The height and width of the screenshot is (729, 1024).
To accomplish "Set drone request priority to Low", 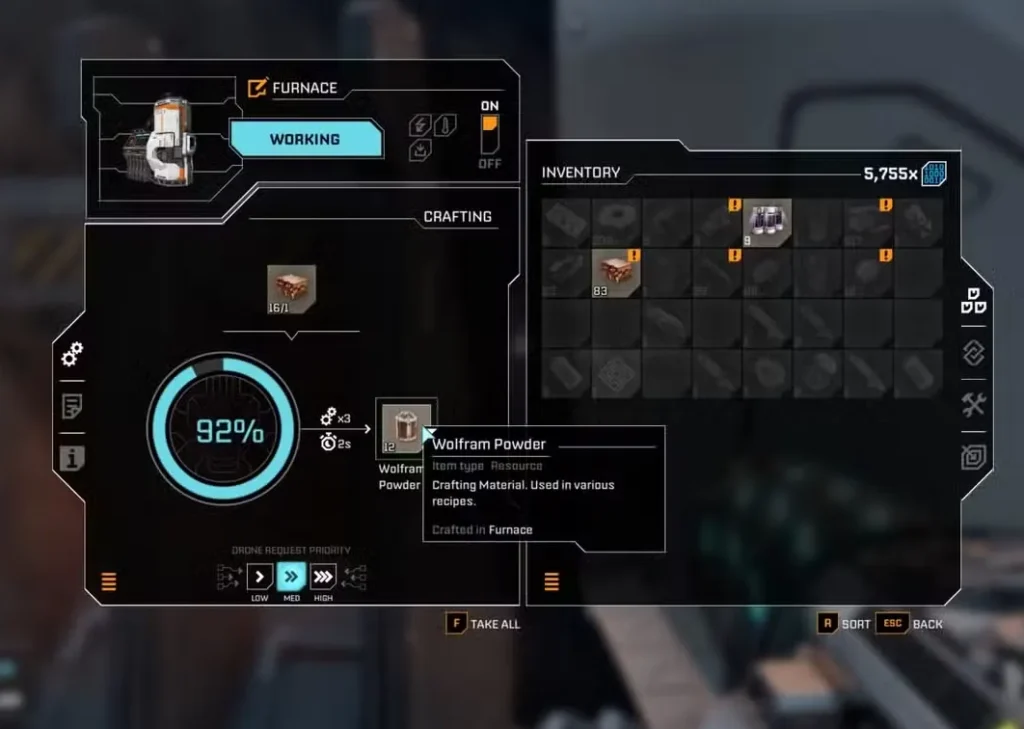I will pos(259,576).
